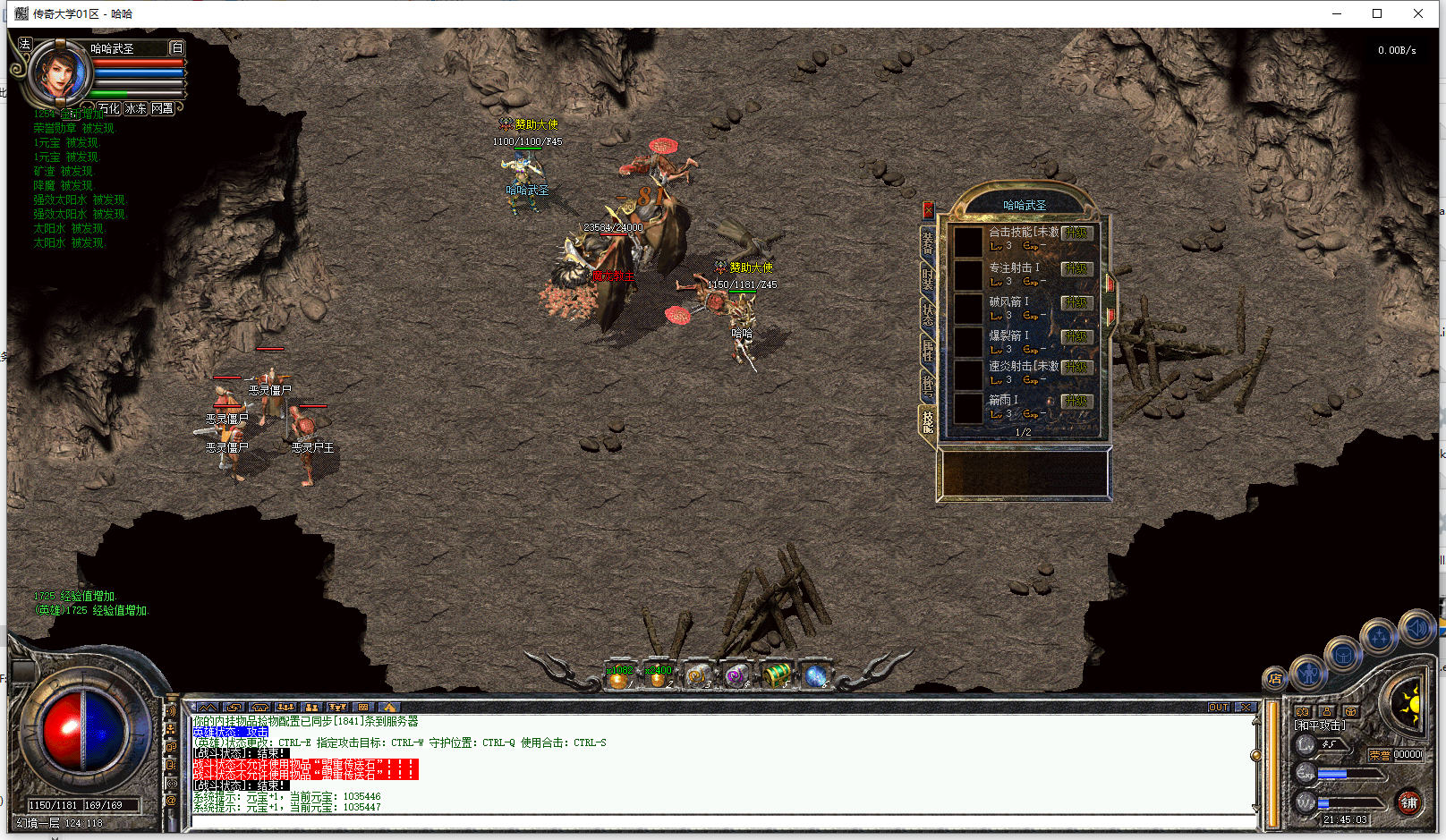Viewport: 1446px width, 840px height.
Task: Select the green treasure chest hotbar slot
Action: pos(776,675)
